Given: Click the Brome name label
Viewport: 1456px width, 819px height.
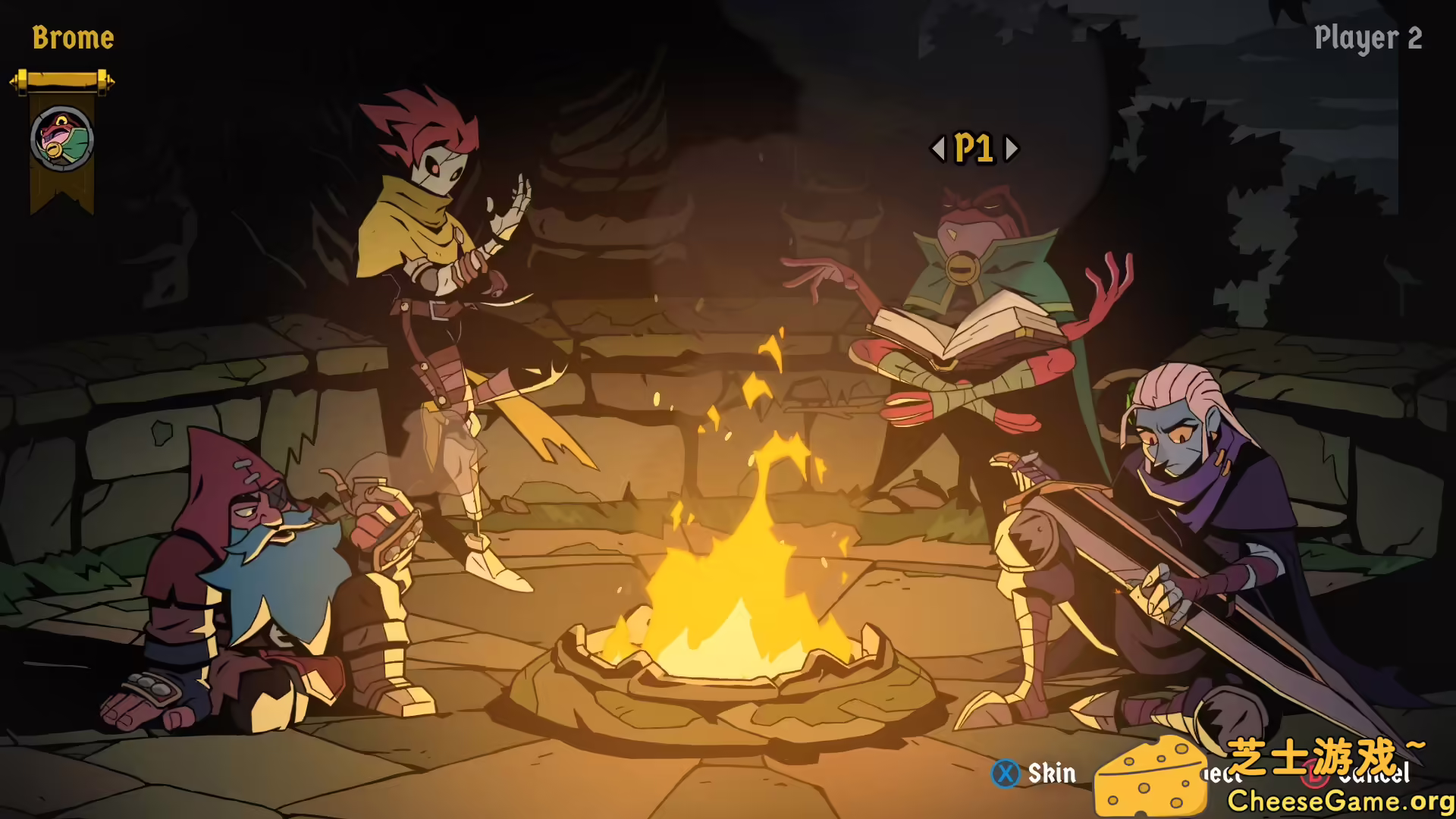Looking at the screenshot, I should click(x=74, y=38).
